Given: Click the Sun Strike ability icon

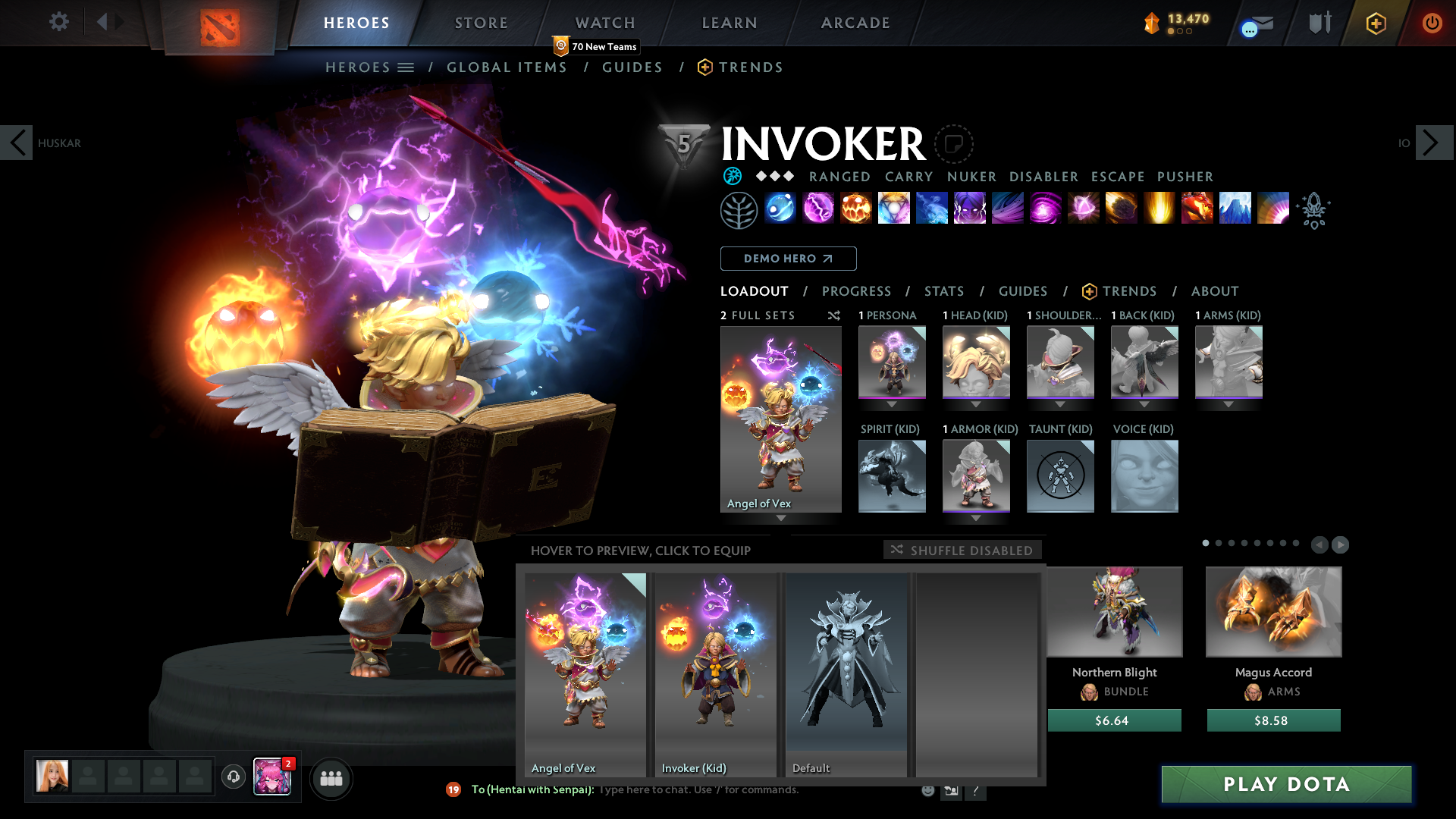Looking at the screenshot, I should pyautogui.click(x=1160, y=210).
